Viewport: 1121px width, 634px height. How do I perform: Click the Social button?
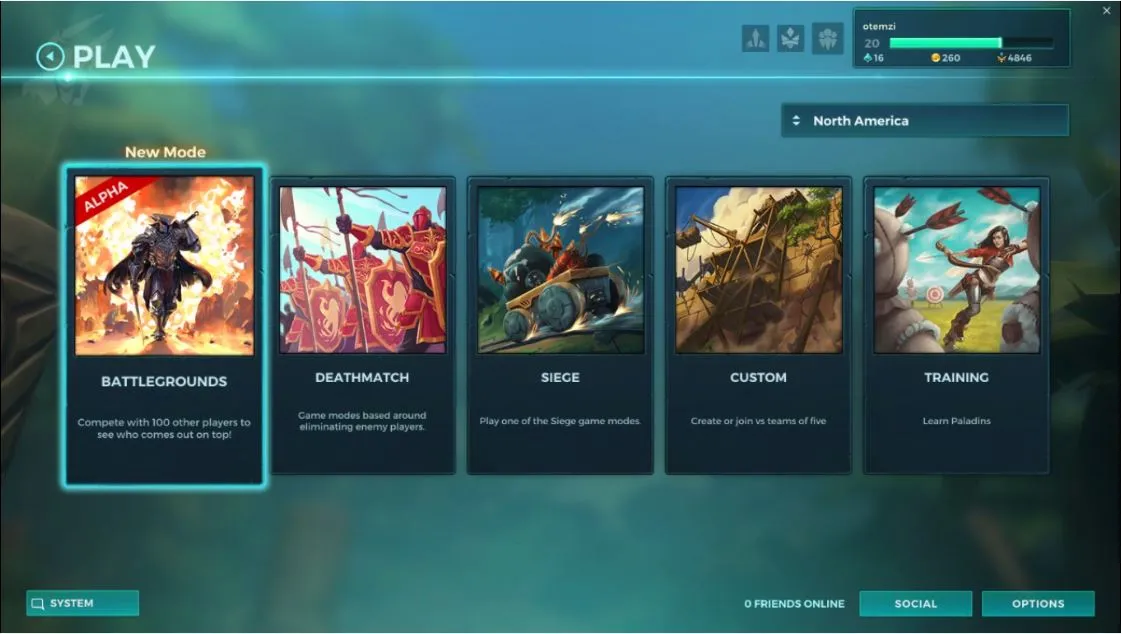click(915, 604)
